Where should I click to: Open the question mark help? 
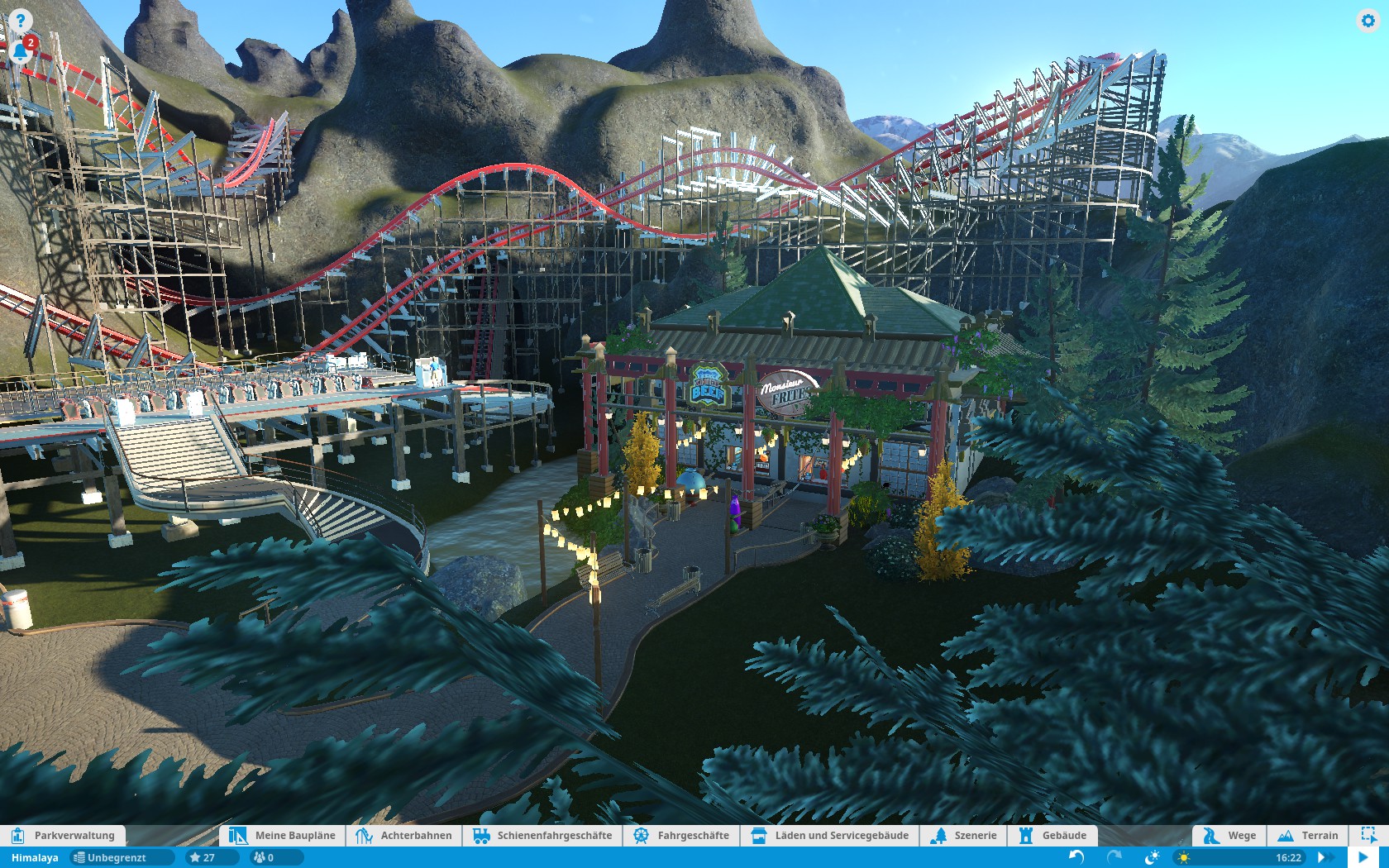[x=21, y=21]
